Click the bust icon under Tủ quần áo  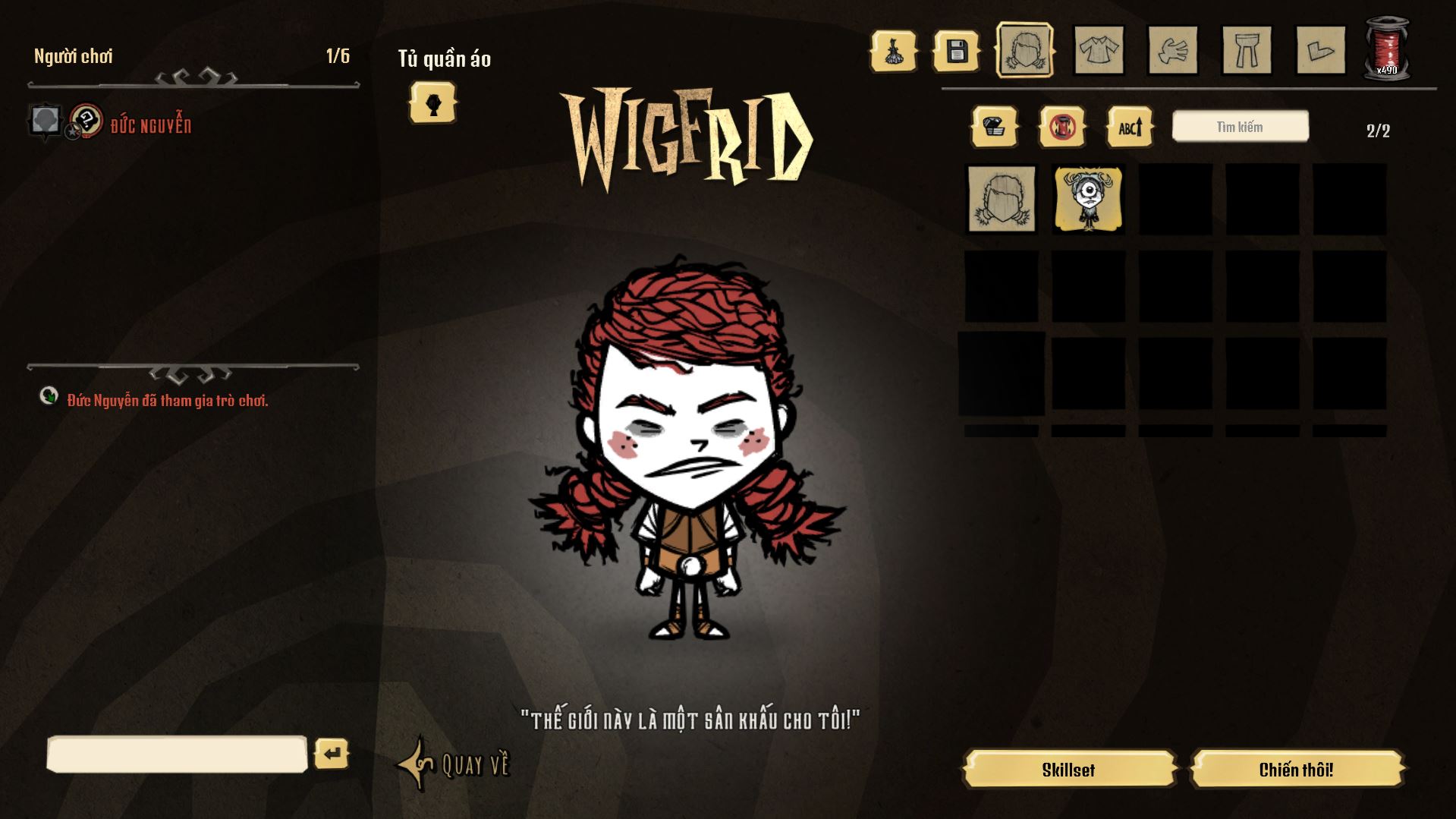(x=432, y=104)
